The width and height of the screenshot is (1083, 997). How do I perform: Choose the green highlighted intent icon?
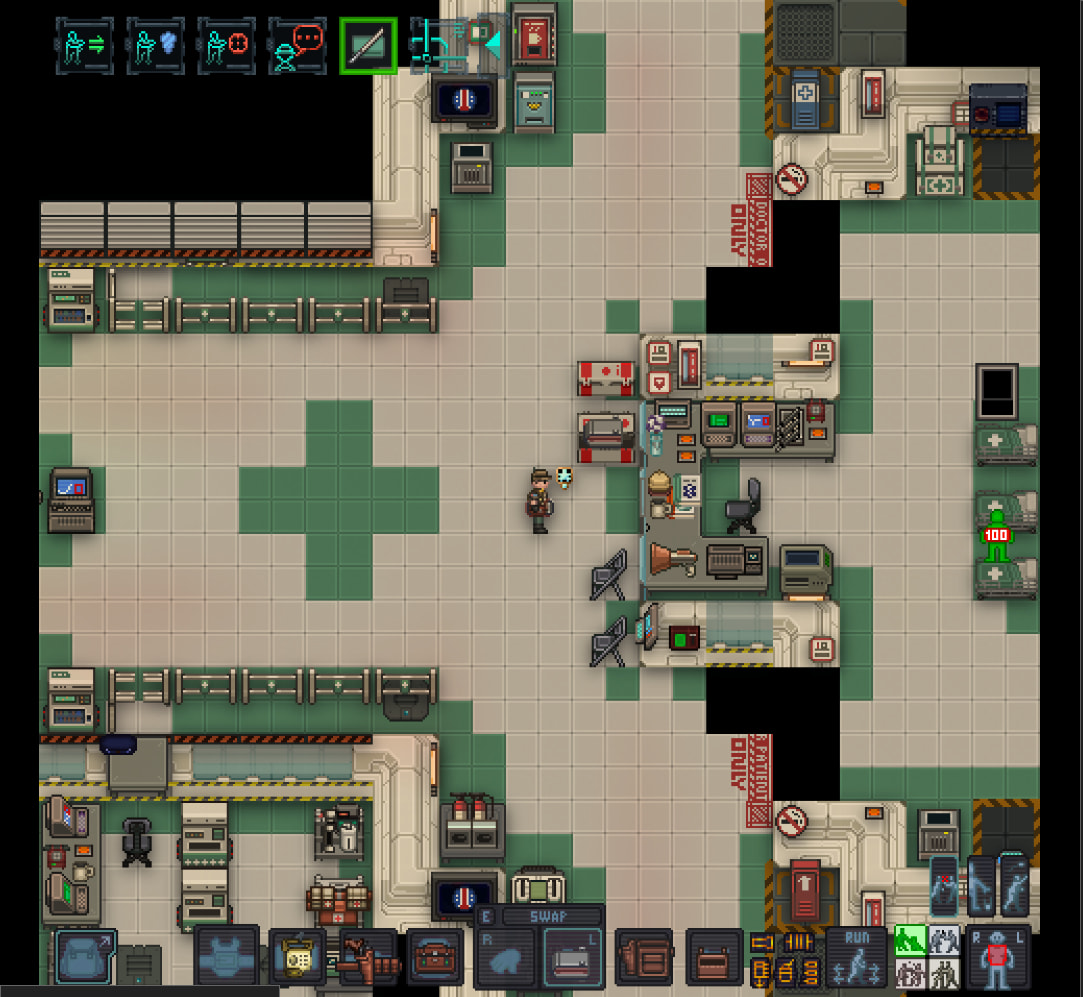coord(908,941)
